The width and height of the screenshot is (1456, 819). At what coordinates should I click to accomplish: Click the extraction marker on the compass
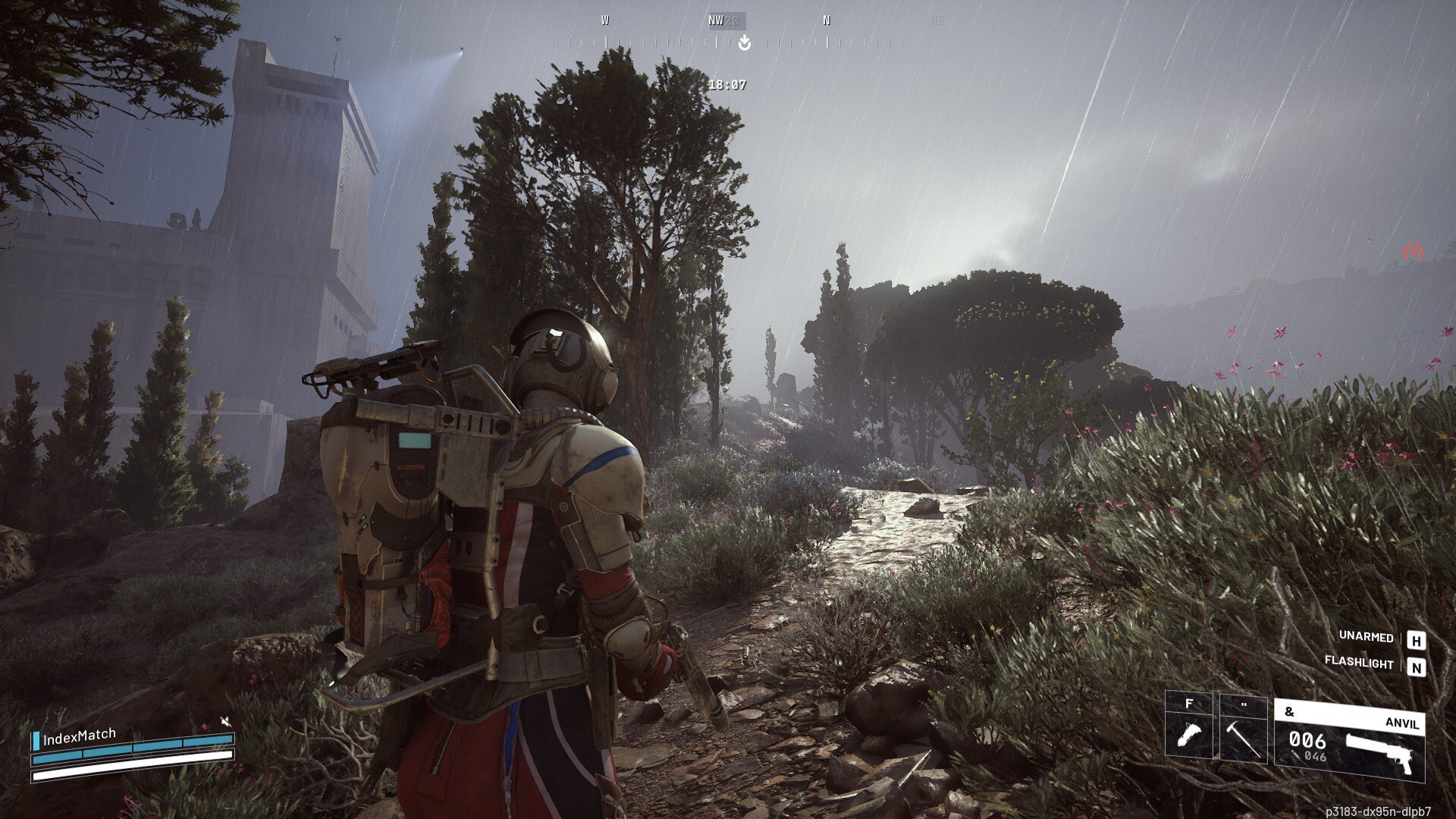[745, 43]
